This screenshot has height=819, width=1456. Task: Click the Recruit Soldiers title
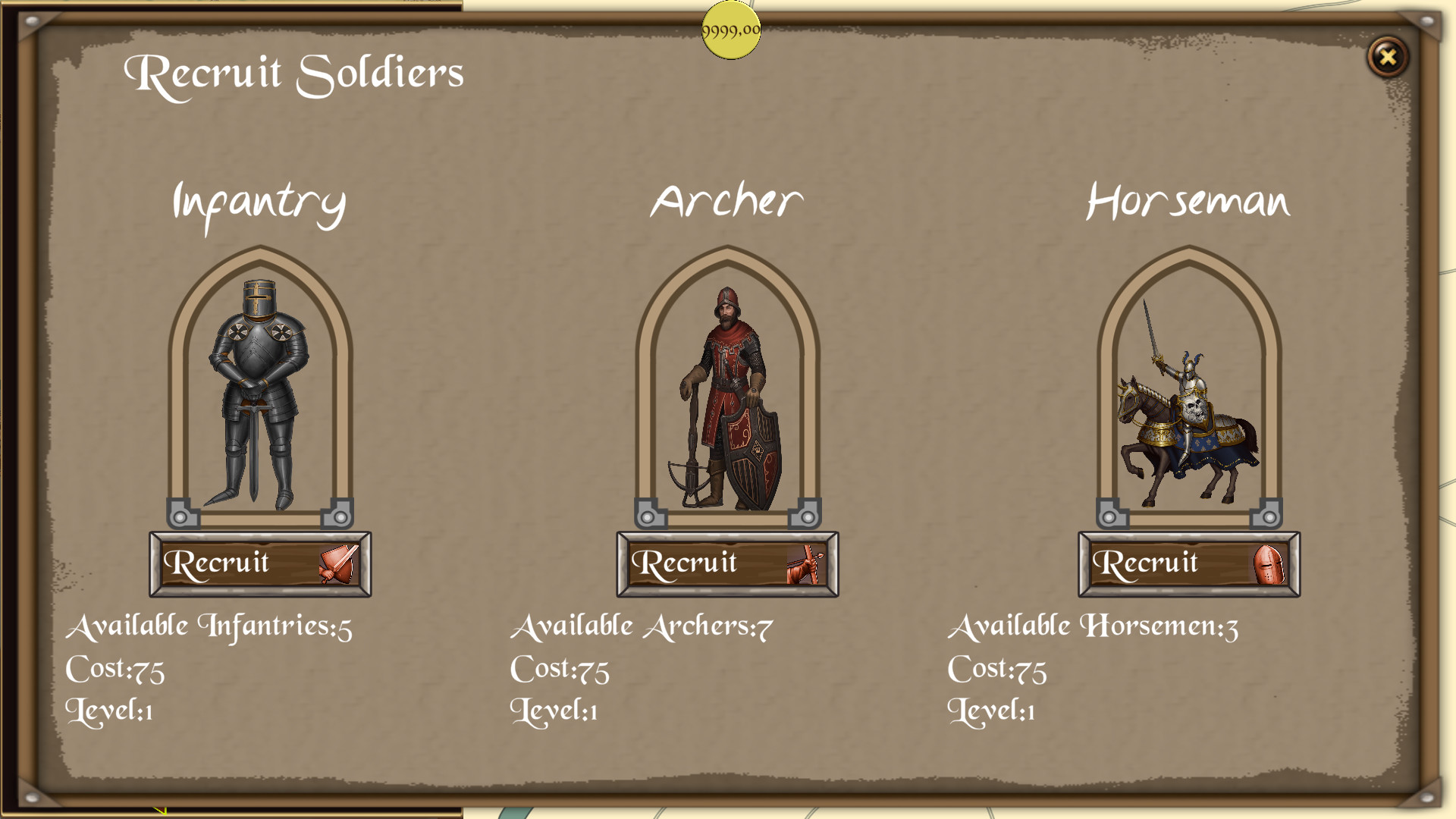pos(294,72)
